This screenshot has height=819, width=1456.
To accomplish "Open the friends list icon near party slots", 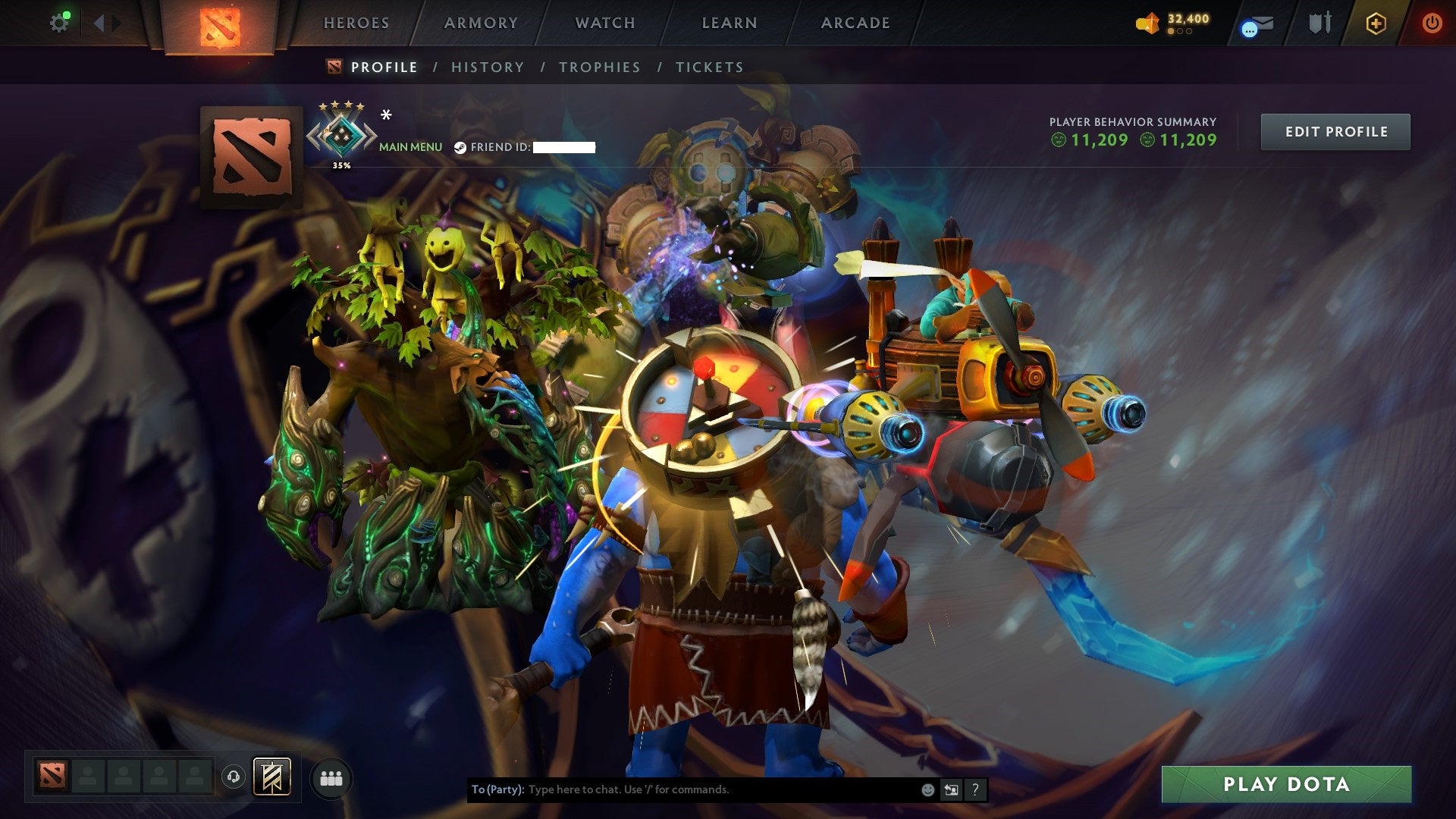I will pyautogui.click(x=331, y=778).
